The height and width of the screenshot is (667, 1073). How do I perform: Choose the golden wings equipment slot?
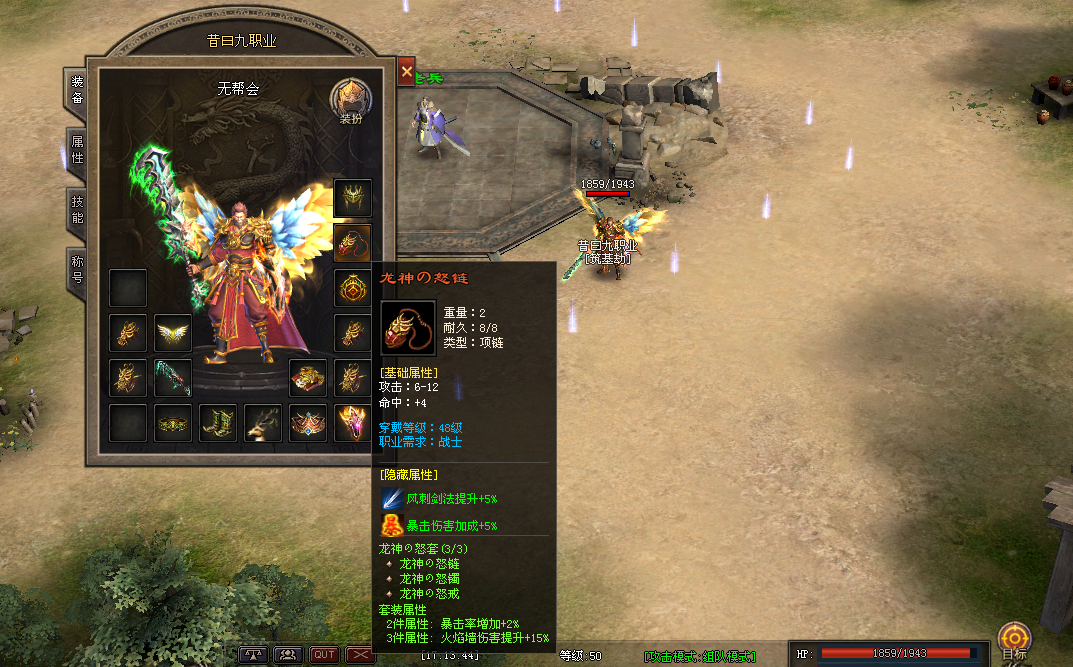[173, 333]
